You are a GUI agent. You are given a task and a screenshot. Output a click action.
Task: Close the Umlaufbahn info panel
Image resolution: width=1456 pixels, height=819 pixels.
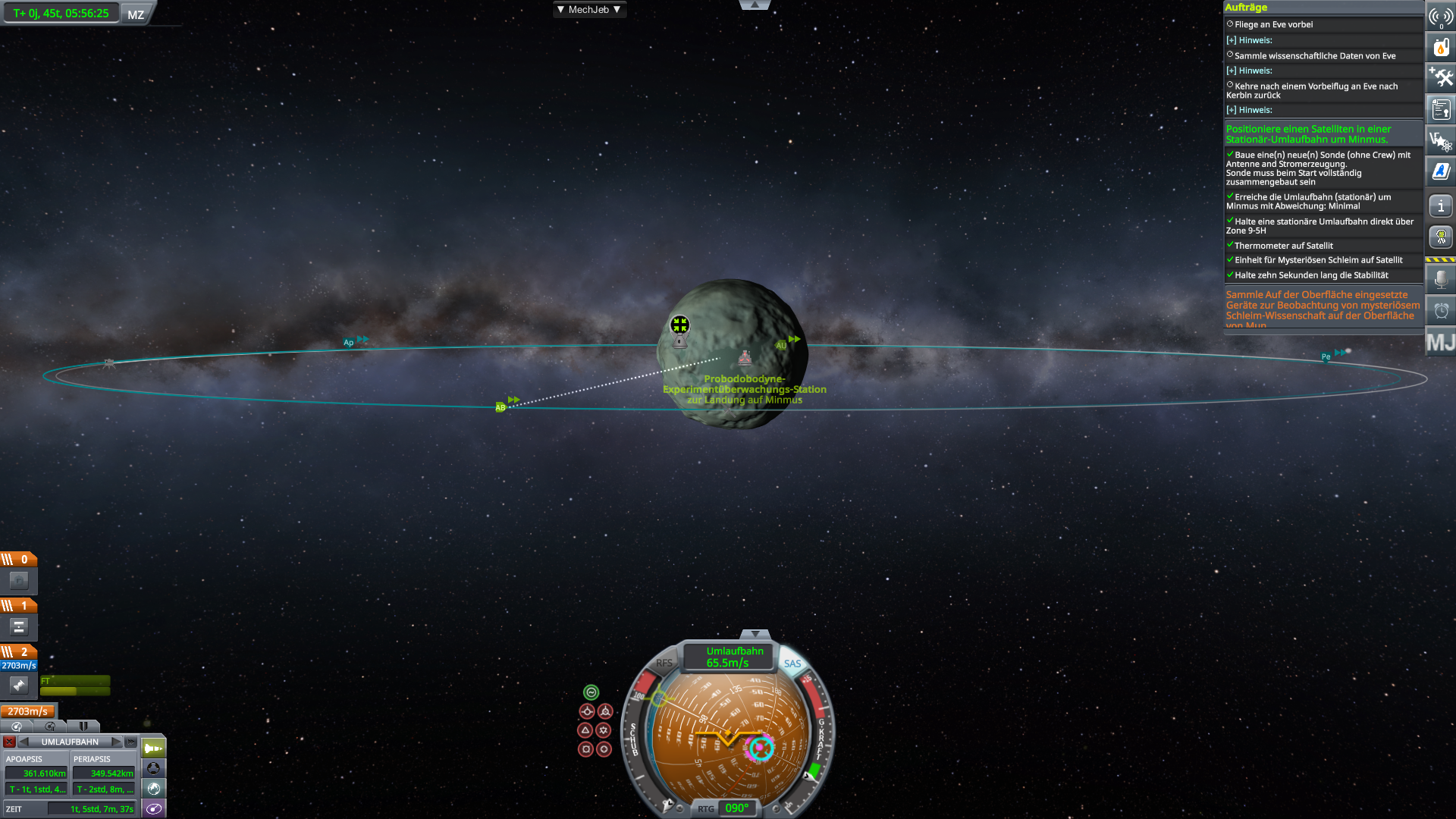pyautogui.click(x=9, y=742)
